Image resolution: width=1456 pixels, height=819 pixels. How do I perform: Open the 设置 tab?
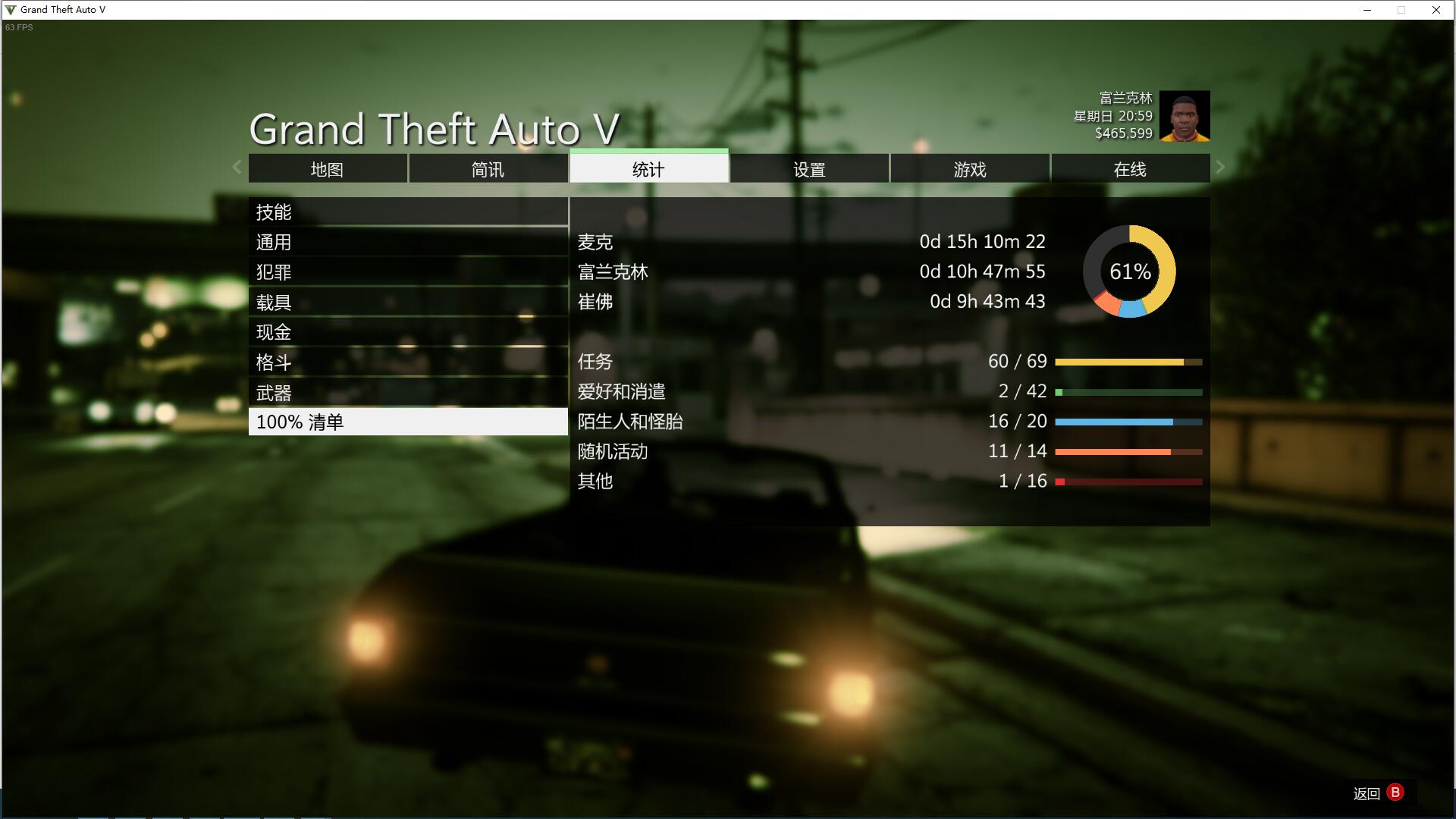click(809, 169)
